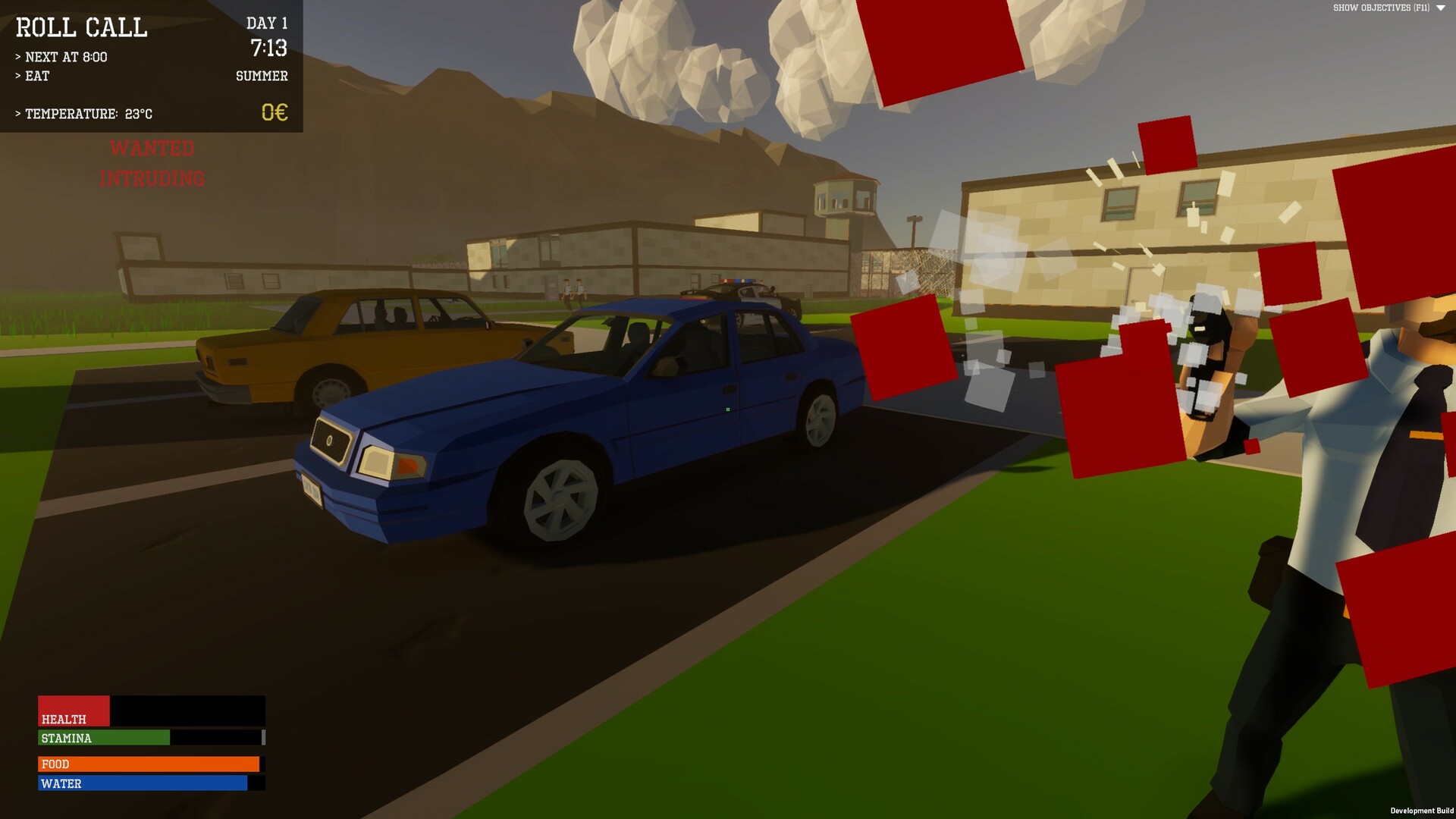Click the 0€ money display
Screen dimensions: 1456x819
click(275, 113)
